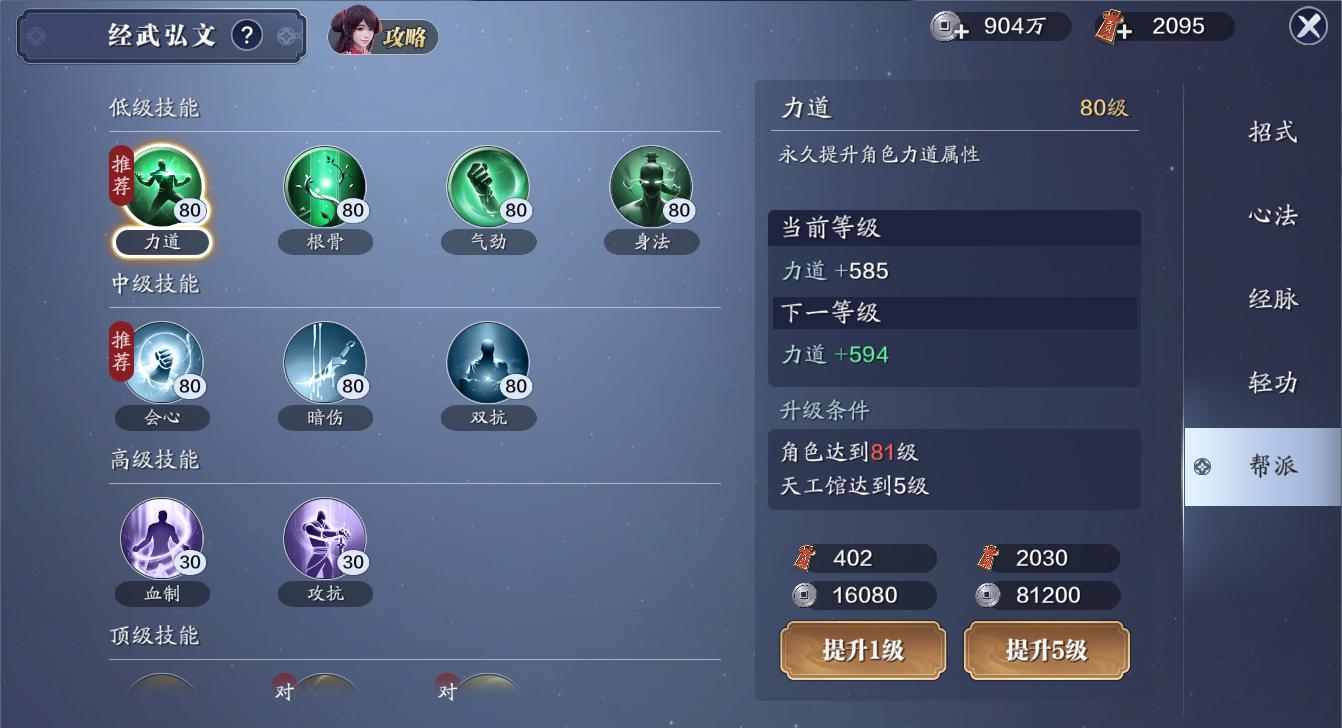1342x728 pixels.
Task: Select the 身法 skill icon
Action: tap(651, 188)
